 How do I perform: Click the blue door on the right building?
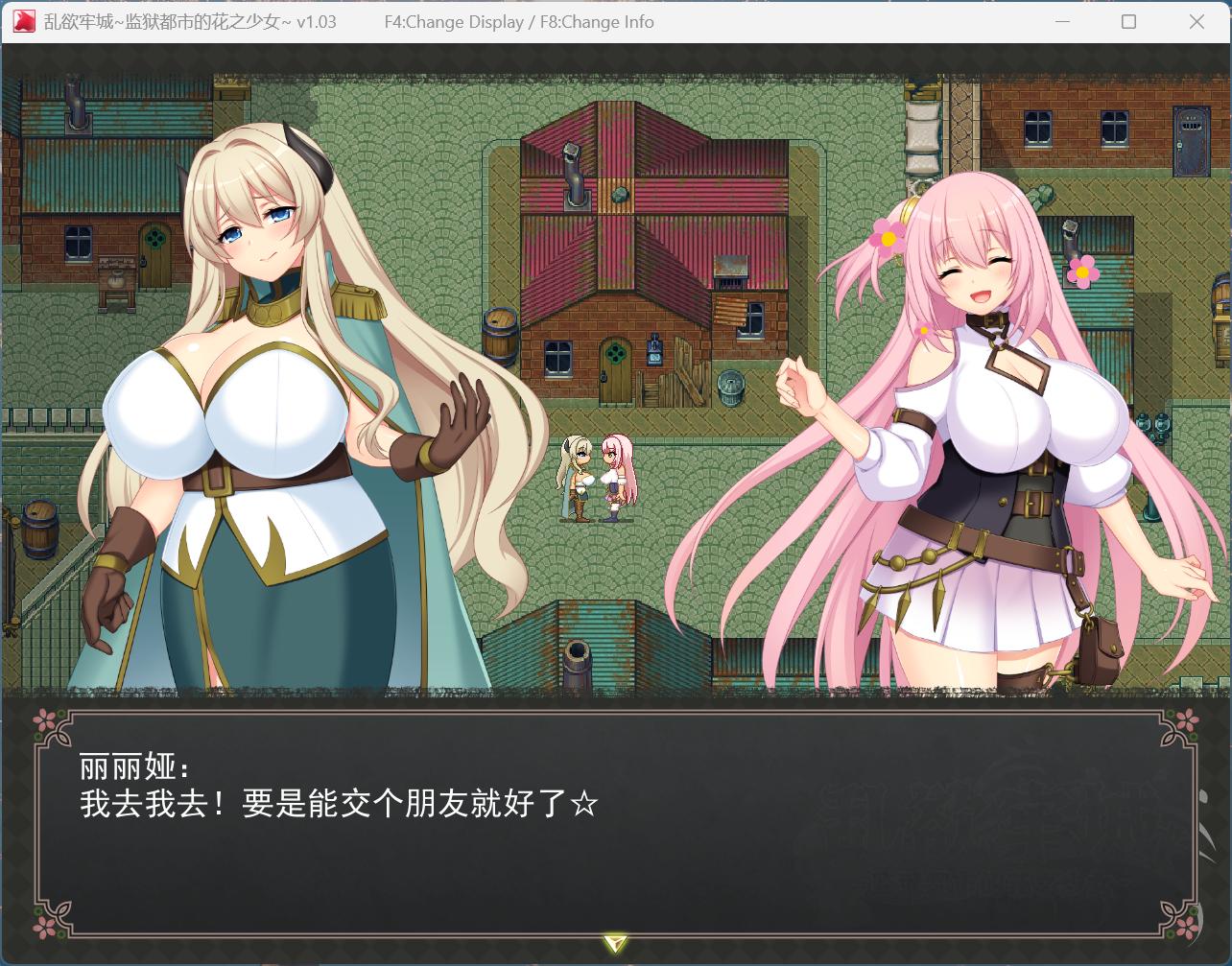[1191, 141]
